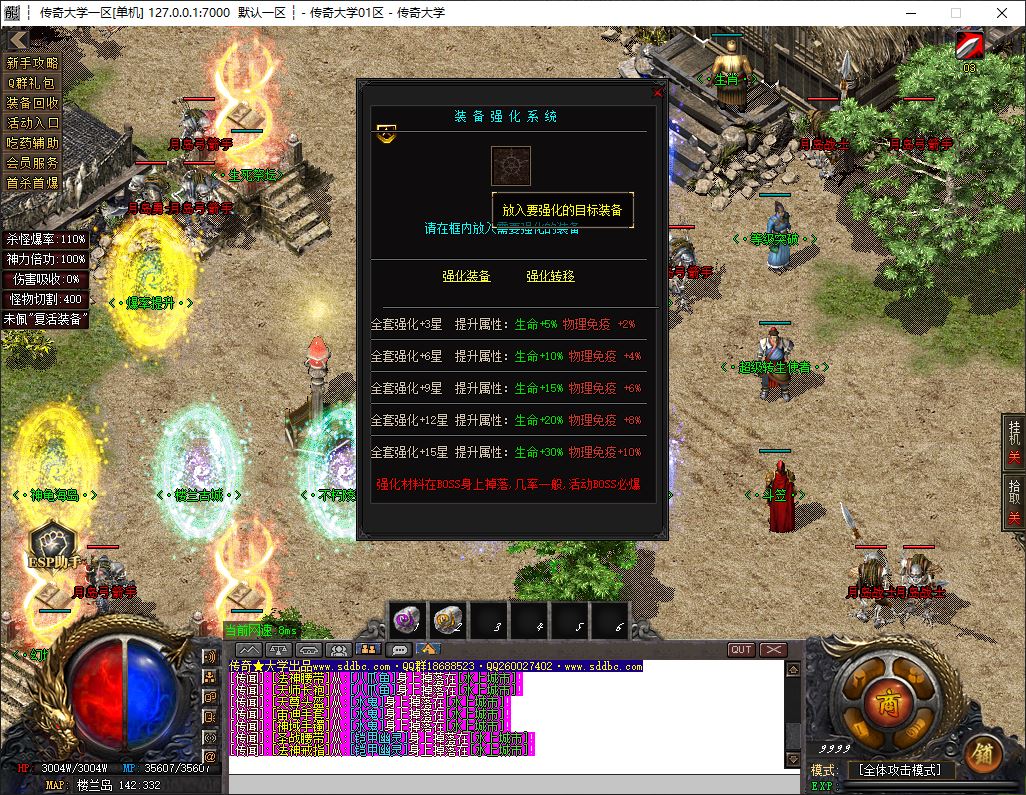Close the 装备强化系统 panel
The width and height of the screenshot is (1026, 795).
[657, 92]
